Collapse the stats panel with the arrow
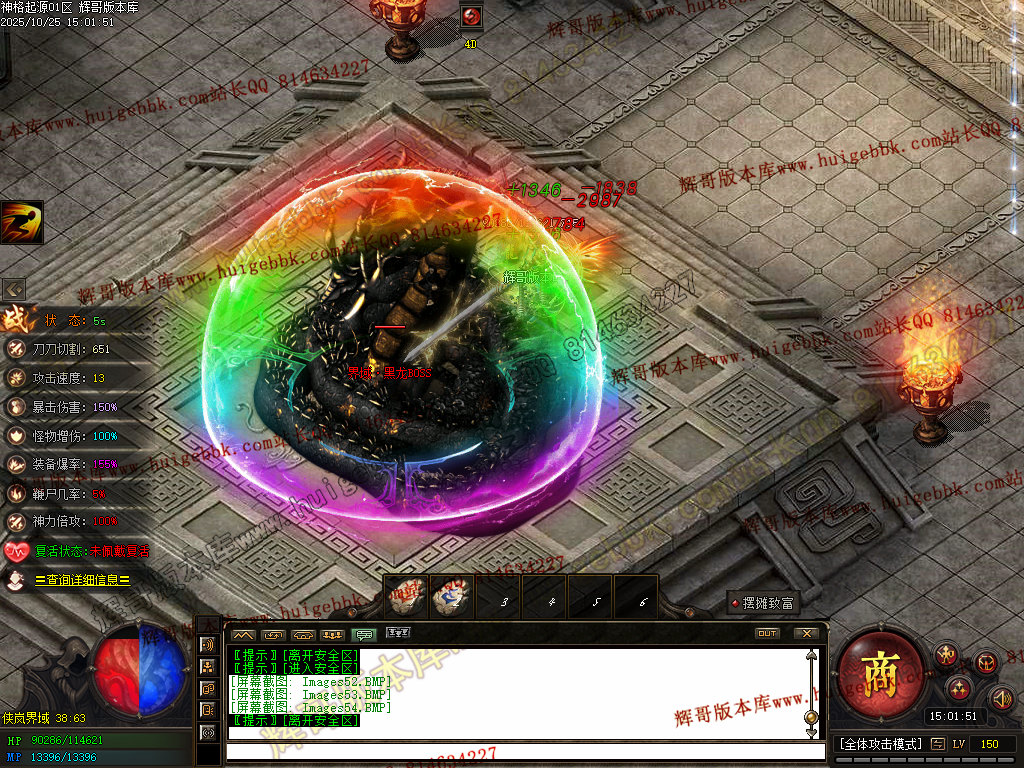 pos(14,289)
